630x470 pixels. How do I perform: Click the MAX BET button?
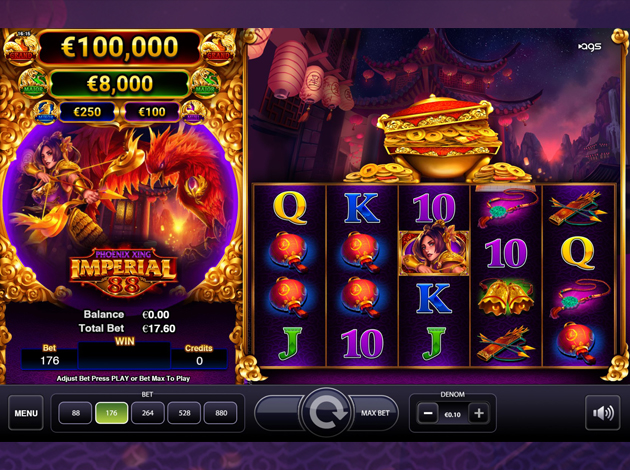[373, 413]
